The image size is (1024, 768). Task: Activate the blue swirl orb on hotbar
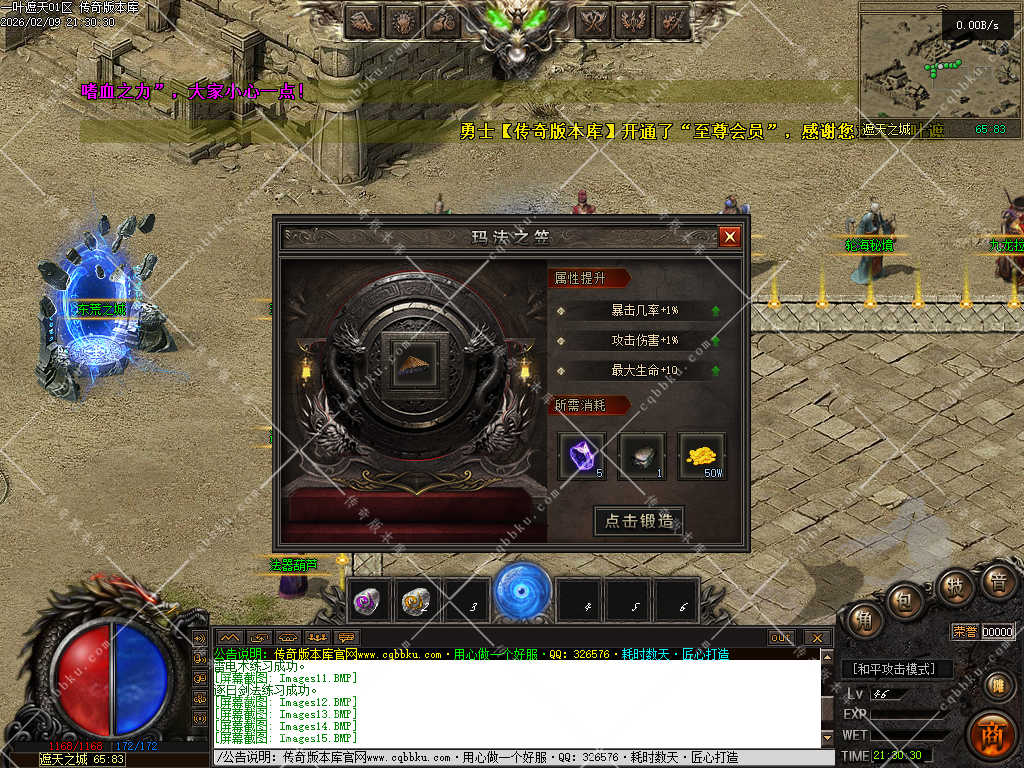point(522,591)
